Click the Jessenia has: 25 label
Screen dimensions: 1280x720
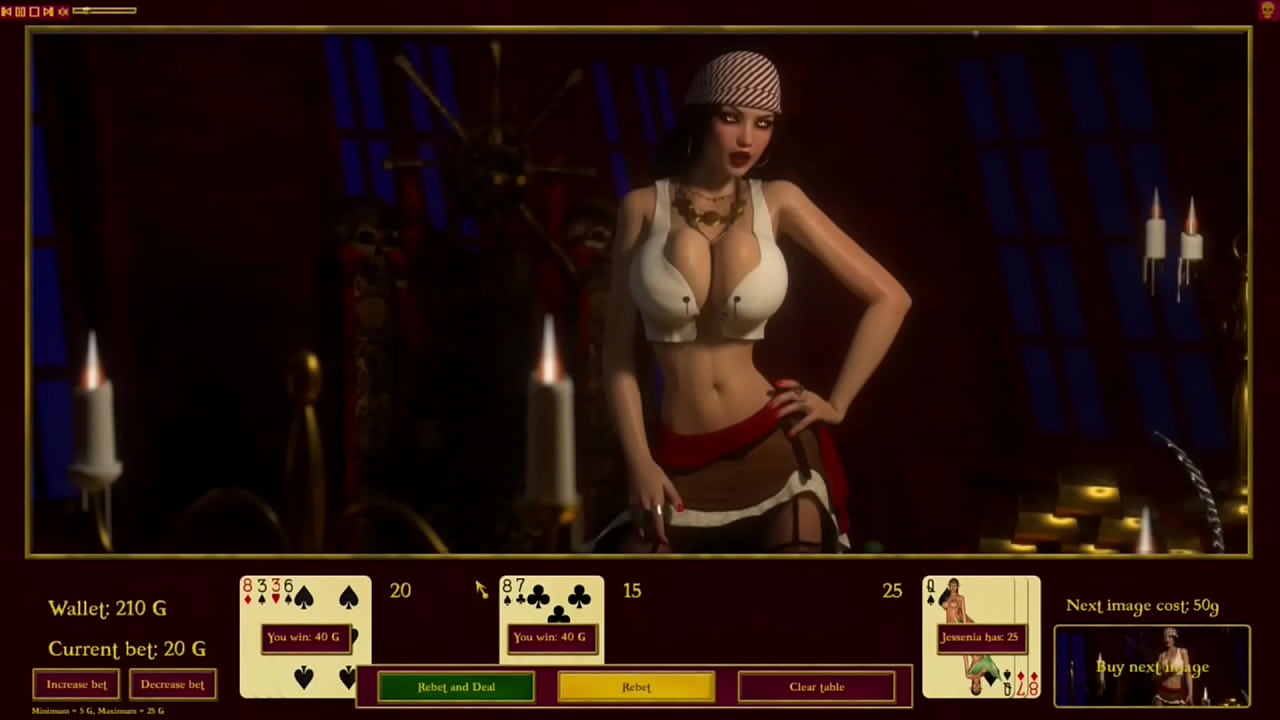pos(981,636)
